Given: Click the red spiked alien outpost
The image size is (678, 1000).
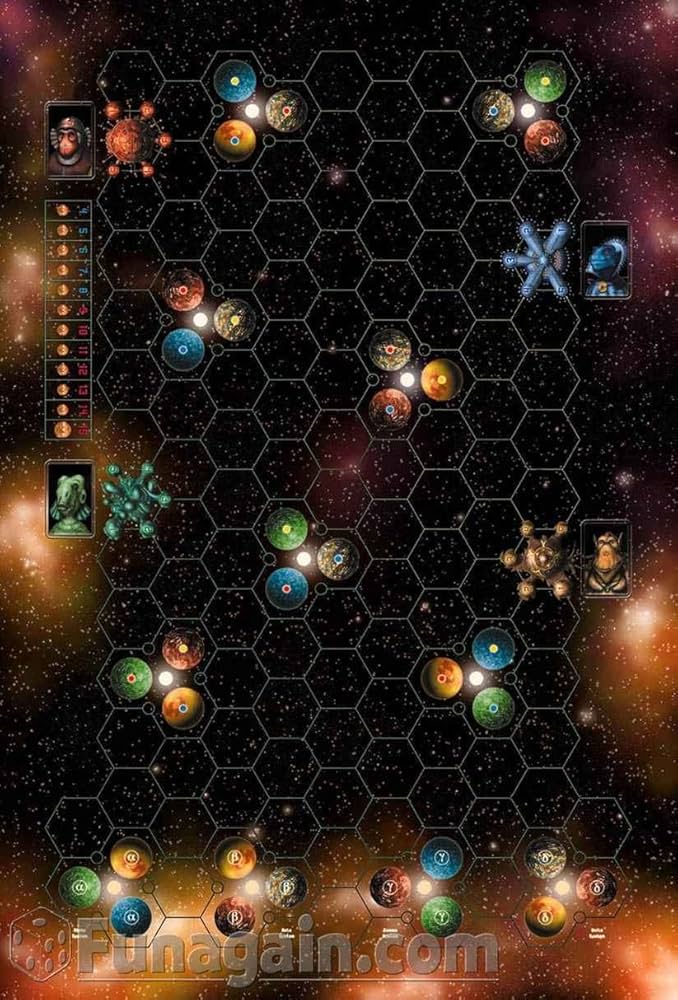Looking at the screenshot, I should 133,138.
